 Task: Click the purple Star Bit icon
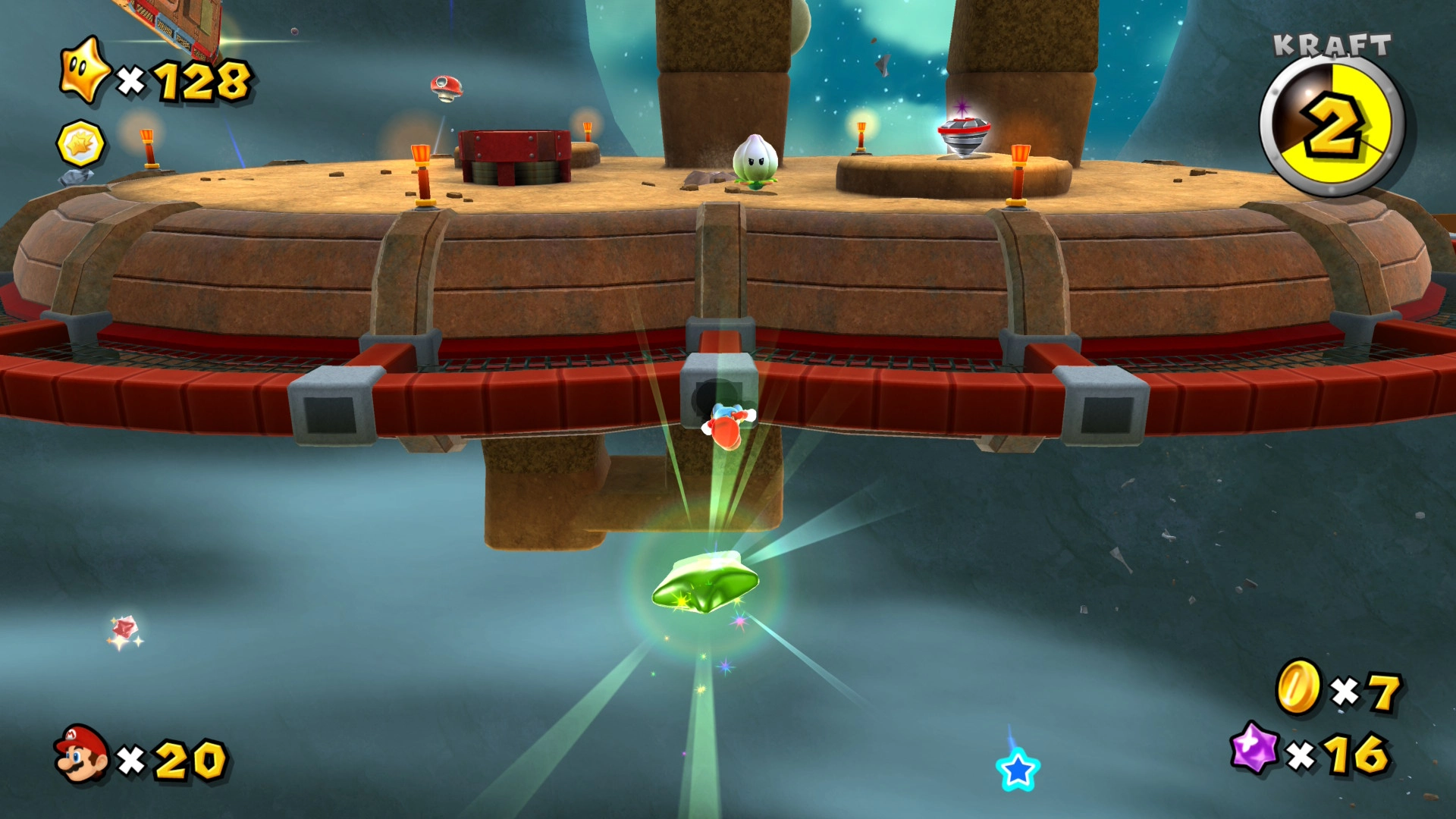click(x=1255, y=748)
